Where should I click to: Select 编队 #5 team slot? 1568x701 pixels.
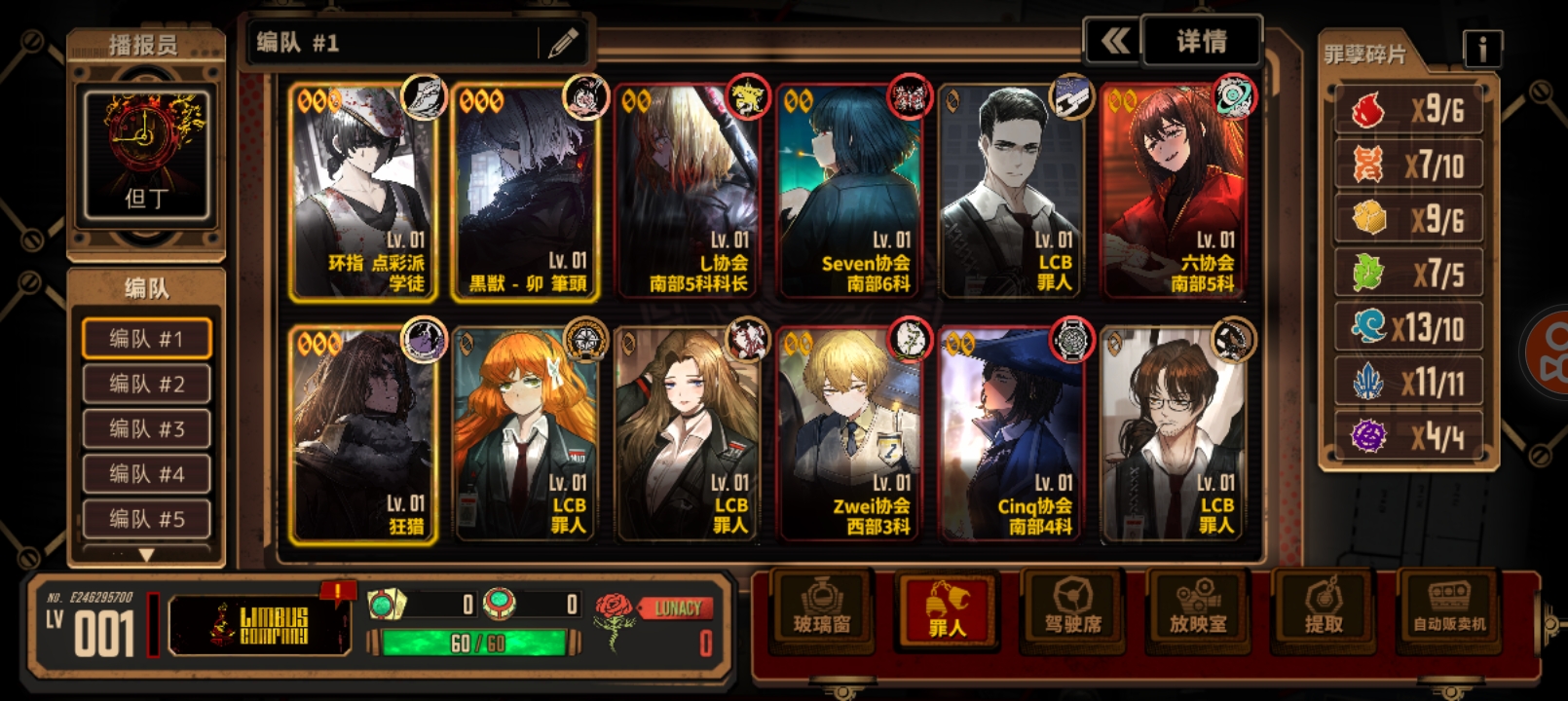[147, 519]
